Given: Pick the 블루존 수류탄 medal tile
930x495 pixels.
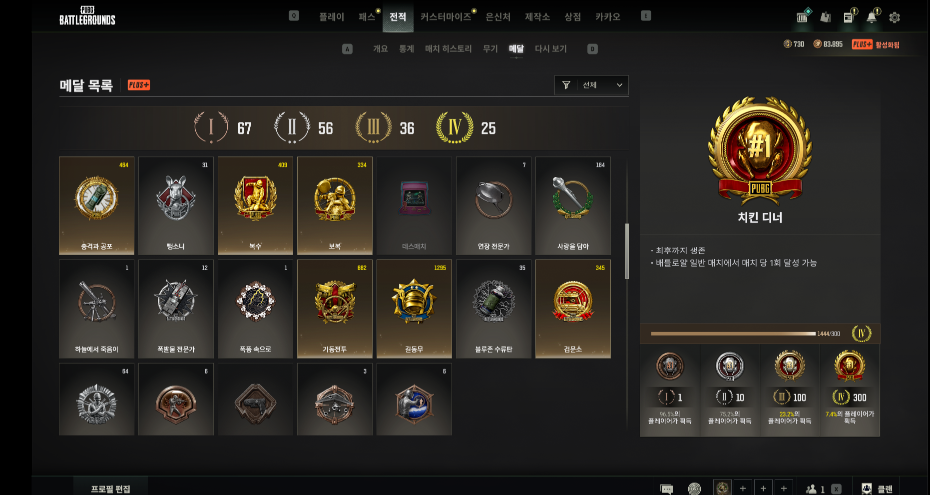Looking at the screenshot, I should point(493,308).
